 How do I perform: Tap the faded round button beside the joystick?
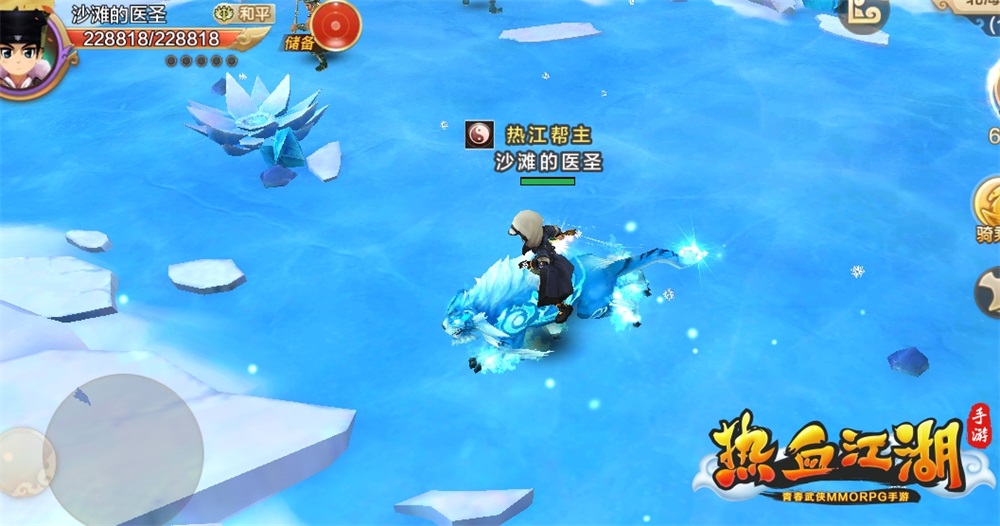(x=22, y=462)
